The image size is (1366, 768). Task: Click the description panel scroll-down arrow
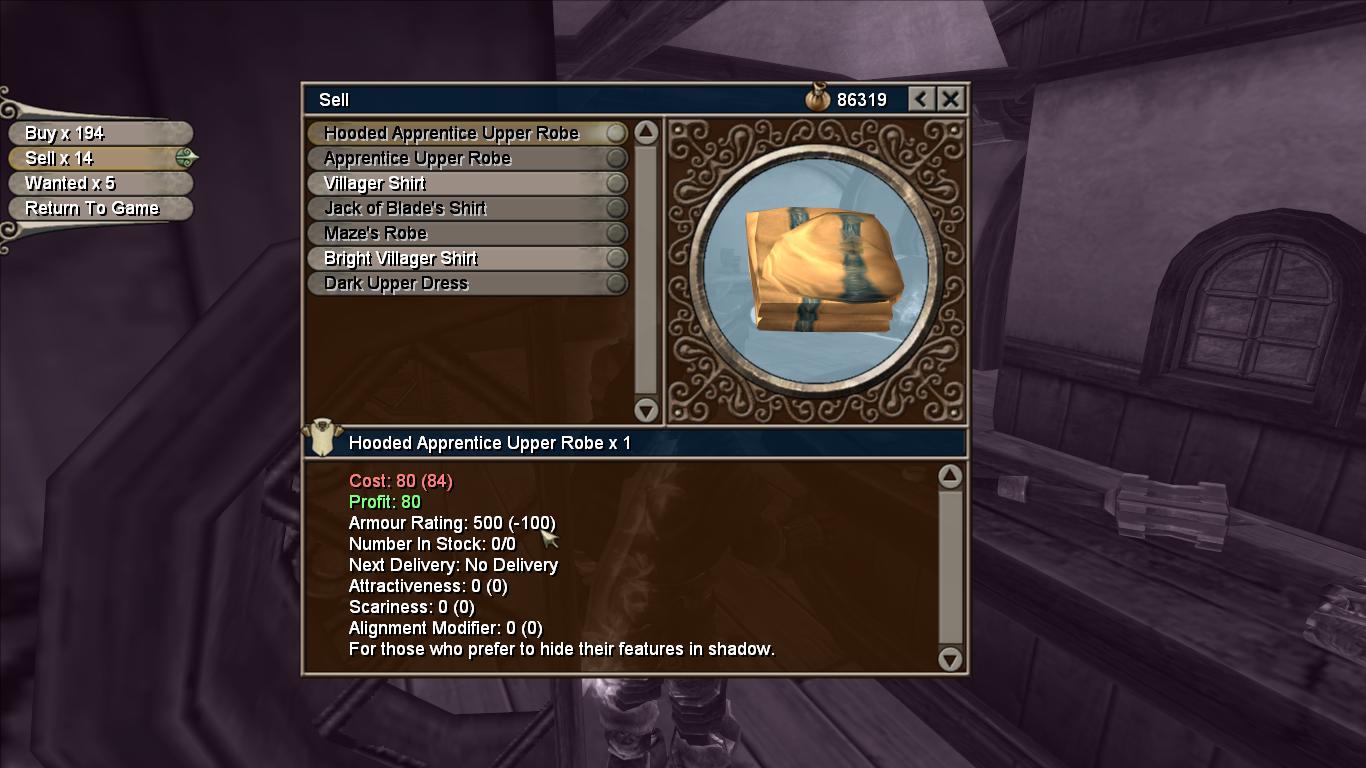point(950,659)
